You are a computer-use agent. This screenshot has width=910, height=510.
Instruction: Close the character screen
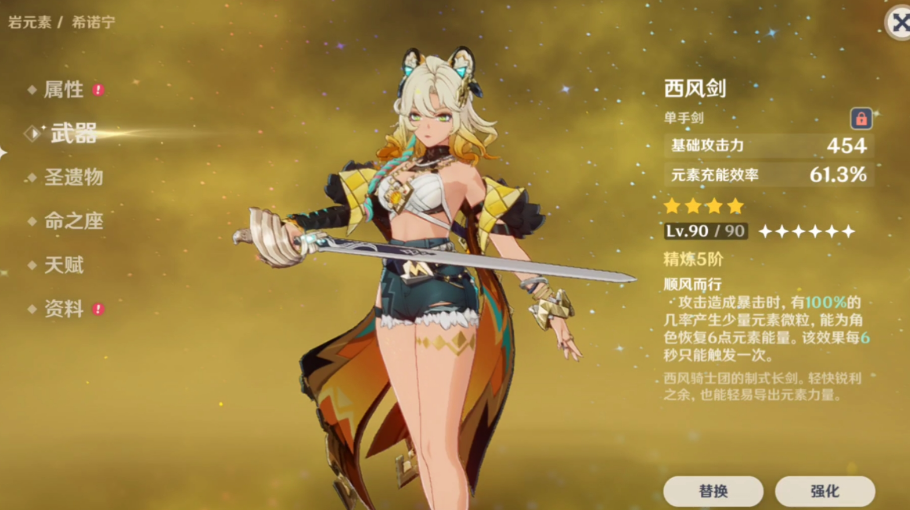(x=898, y=26)
